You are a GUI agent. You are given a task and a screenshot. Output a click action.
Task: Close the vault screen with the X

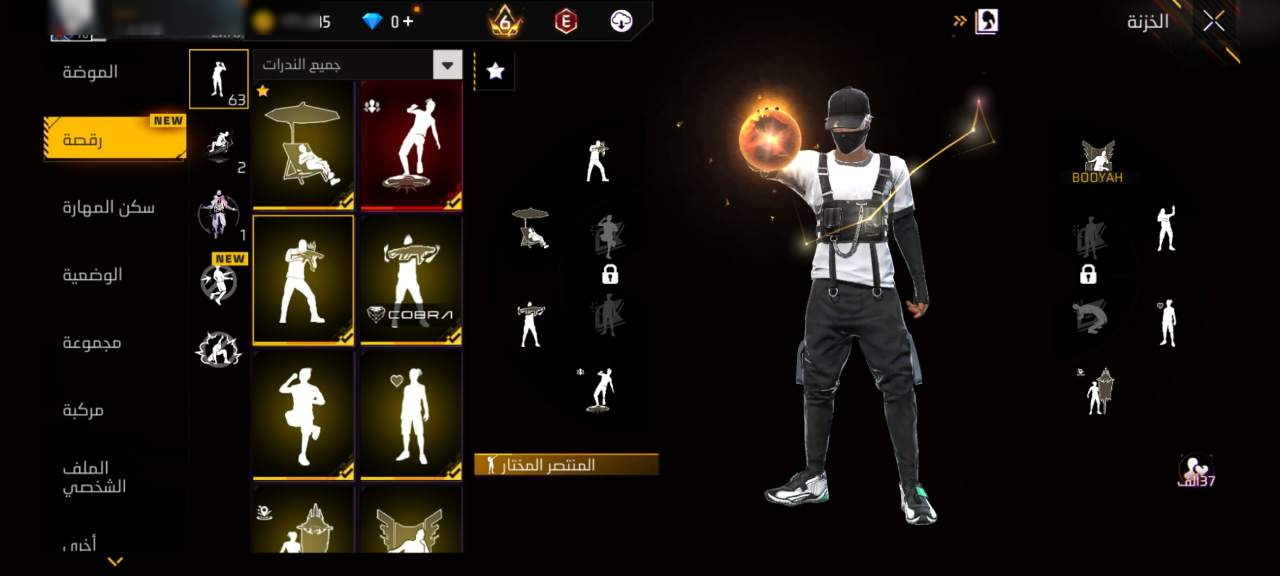tap(1213, 21)
